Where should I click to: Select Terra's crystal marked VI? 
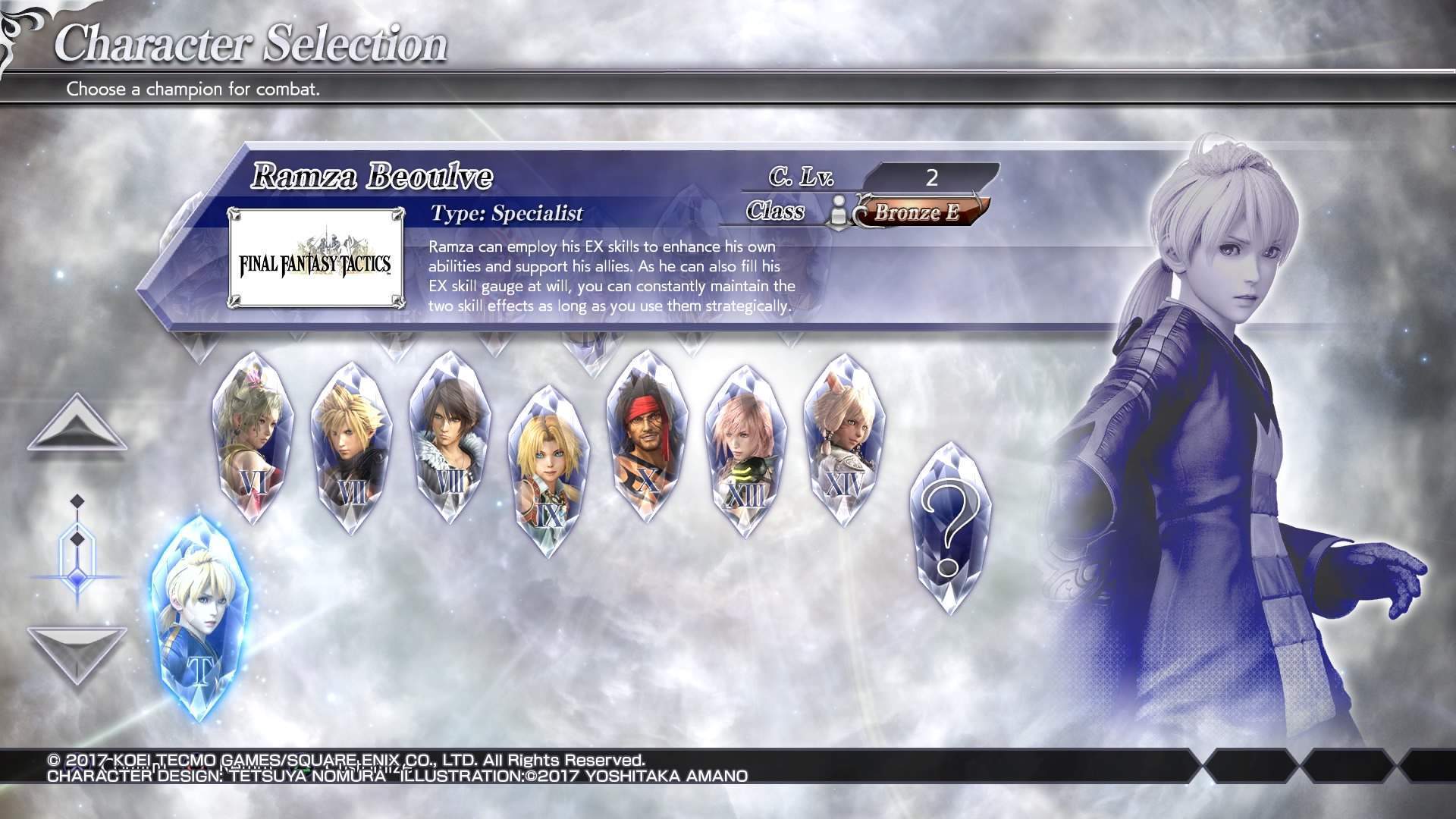[x=253, y=440]
